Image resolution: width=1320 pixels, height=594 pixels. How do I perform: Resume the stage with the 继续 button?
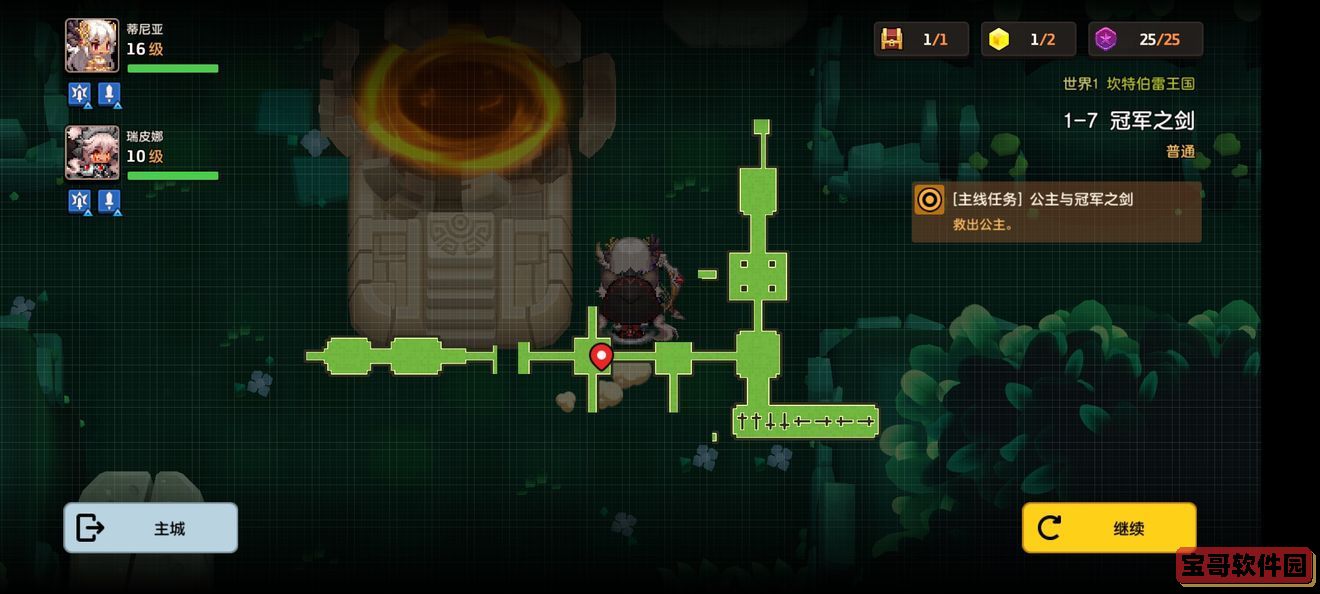point(1109,528)
